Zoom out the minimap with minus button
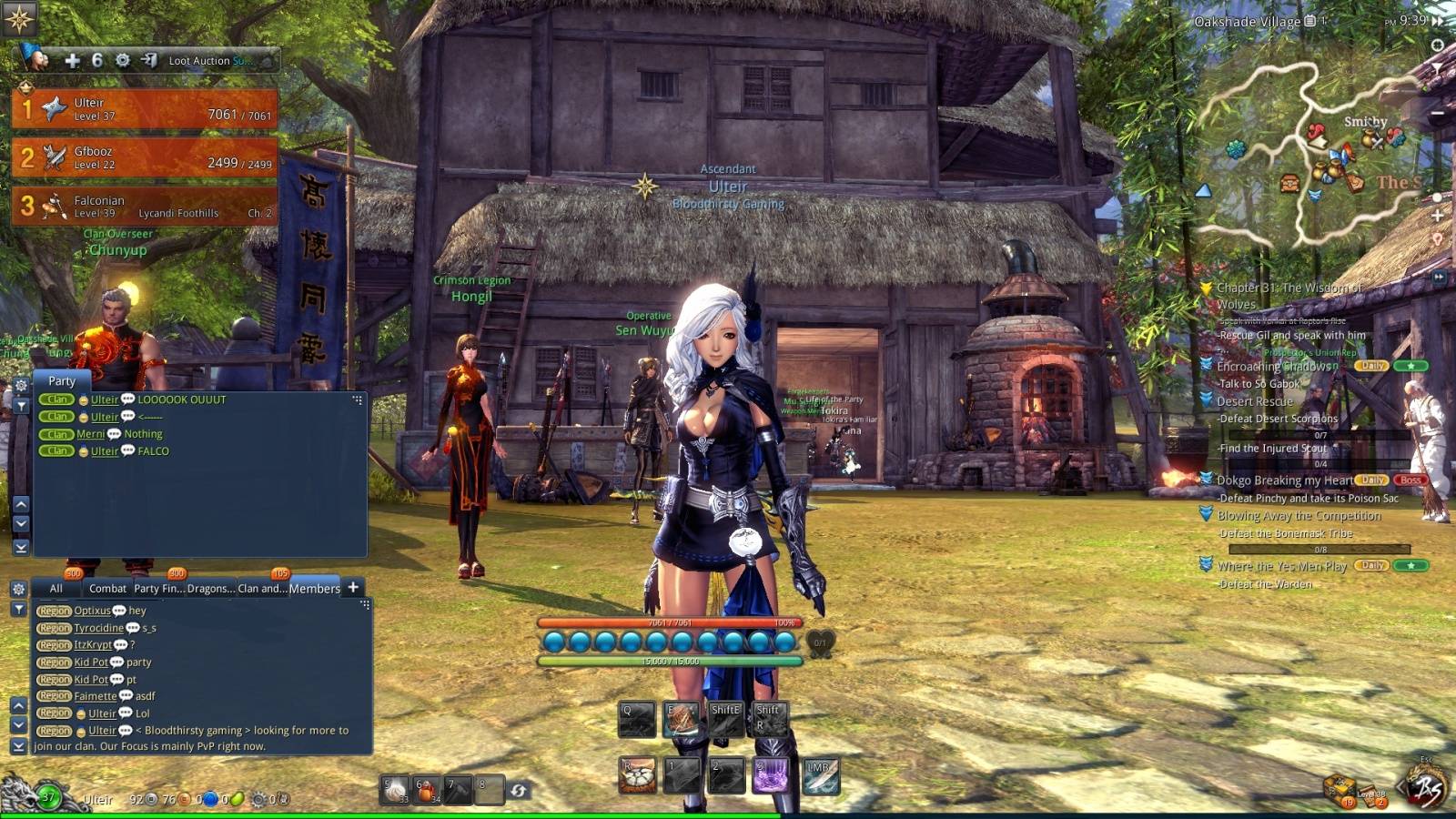The width and height of the screenshot is (1456, 819). point(1438,113)
